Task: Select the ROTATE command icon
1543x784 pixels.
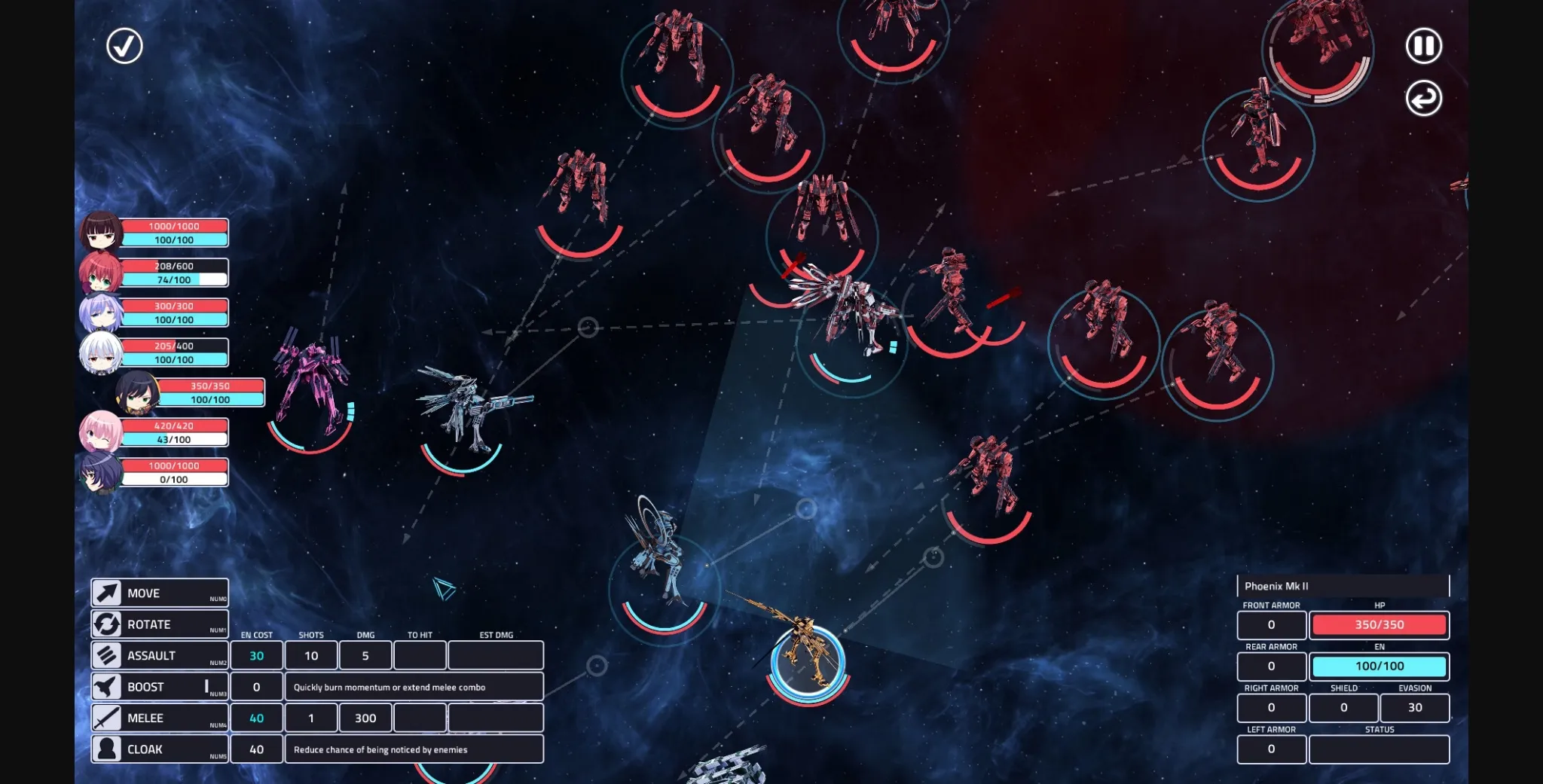Action: (107, 624)
